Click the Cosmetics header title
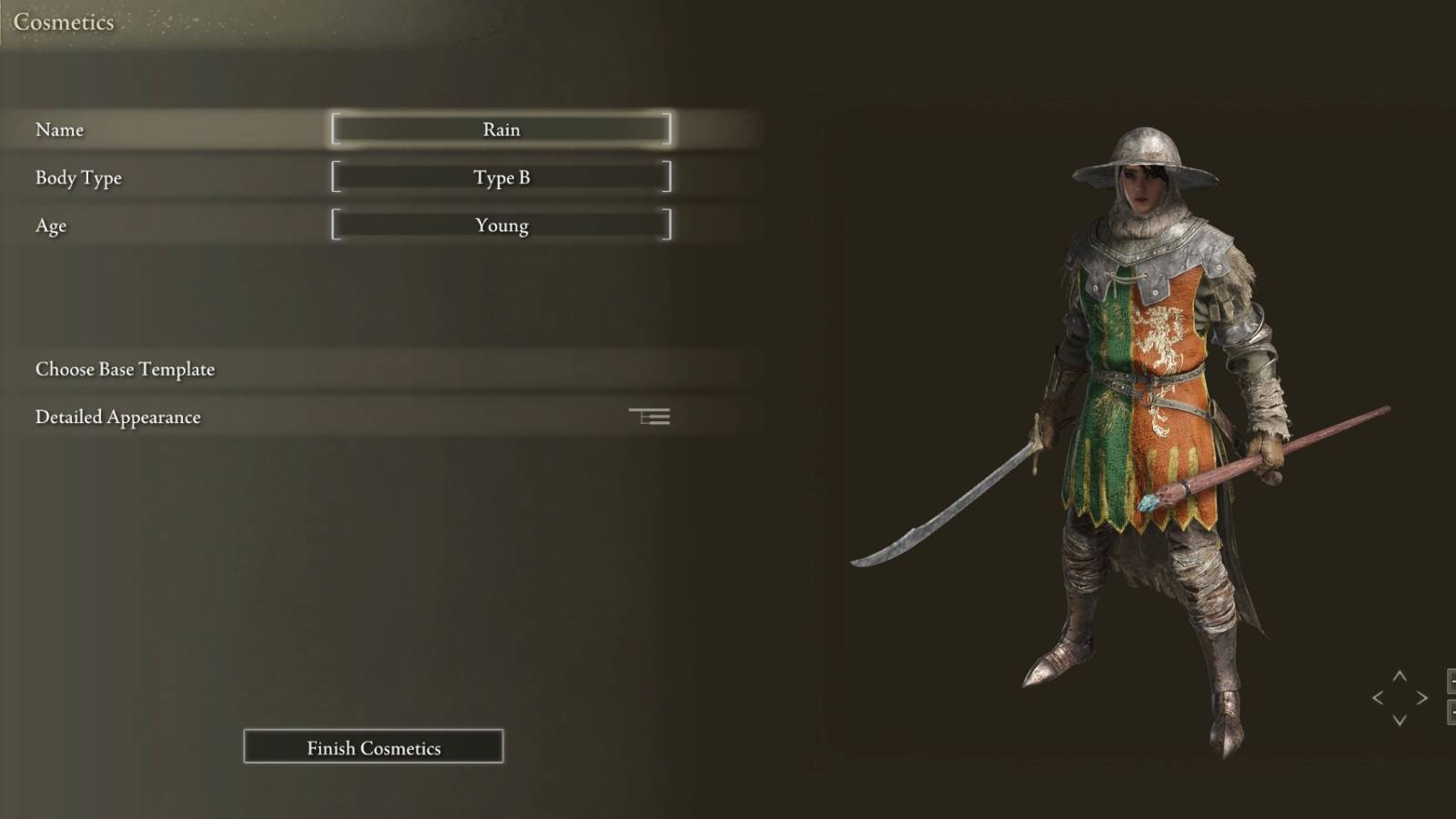This screenshot has height=819, width=1456. pos(62,22)
